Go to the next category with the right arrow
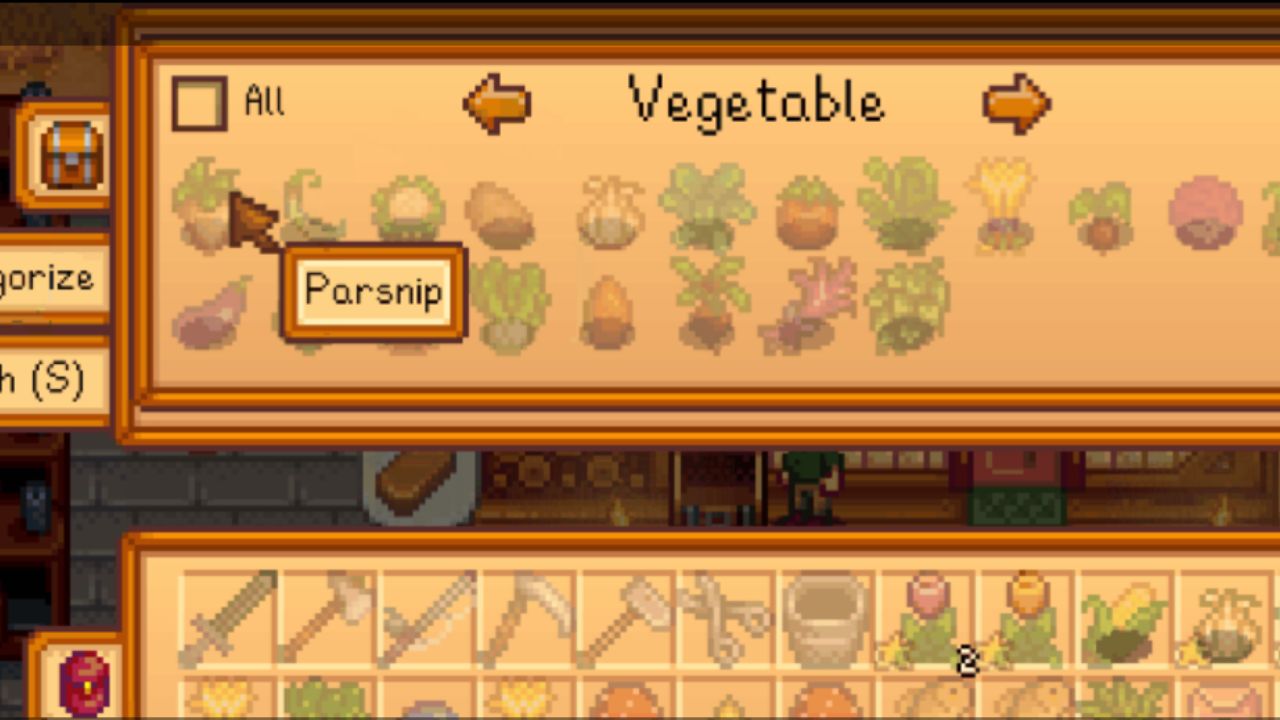Image resolution: width=1280 pixels, height=720 pixels. [1016, 101]
